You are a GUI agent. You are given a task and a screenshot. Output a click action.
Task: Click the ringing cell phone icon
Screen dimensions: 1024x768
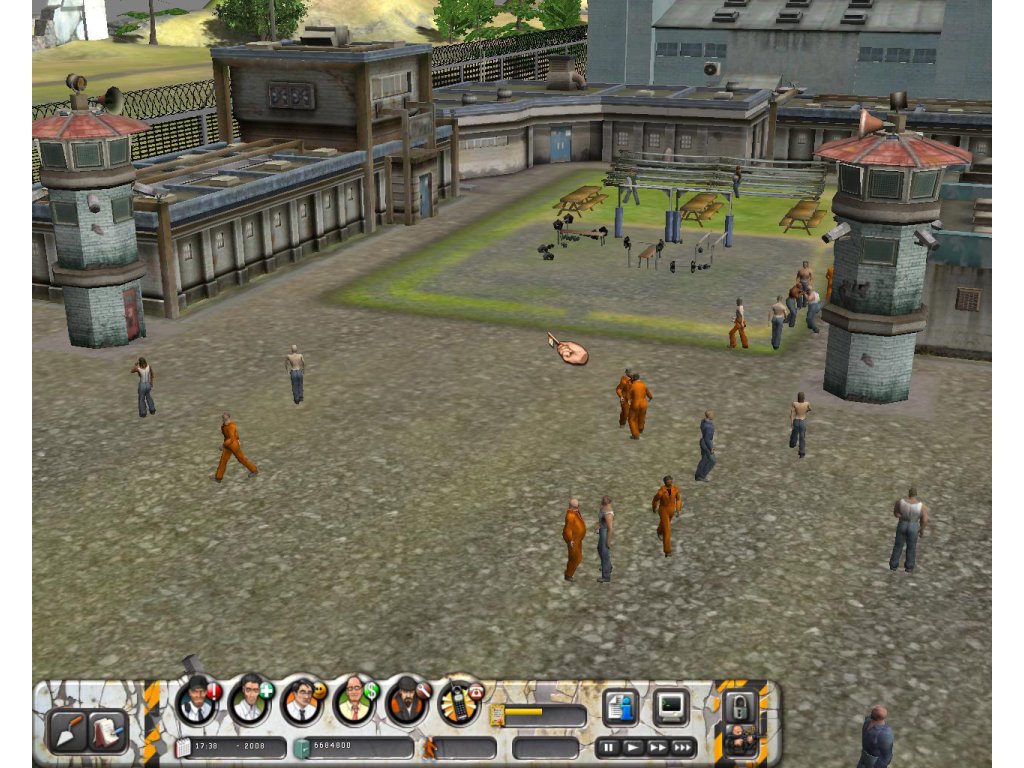pyautogui.click(x=458, y=701)
